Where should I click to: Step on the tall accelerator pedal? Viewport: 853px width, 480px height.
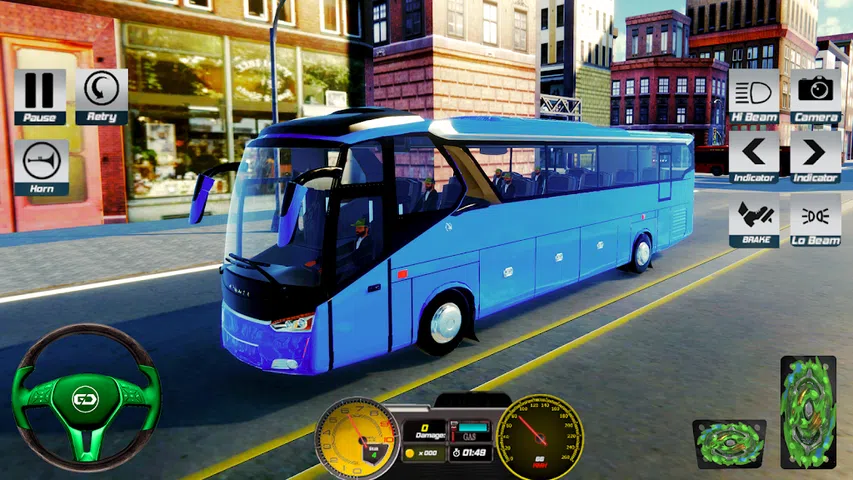click(808, 412)
